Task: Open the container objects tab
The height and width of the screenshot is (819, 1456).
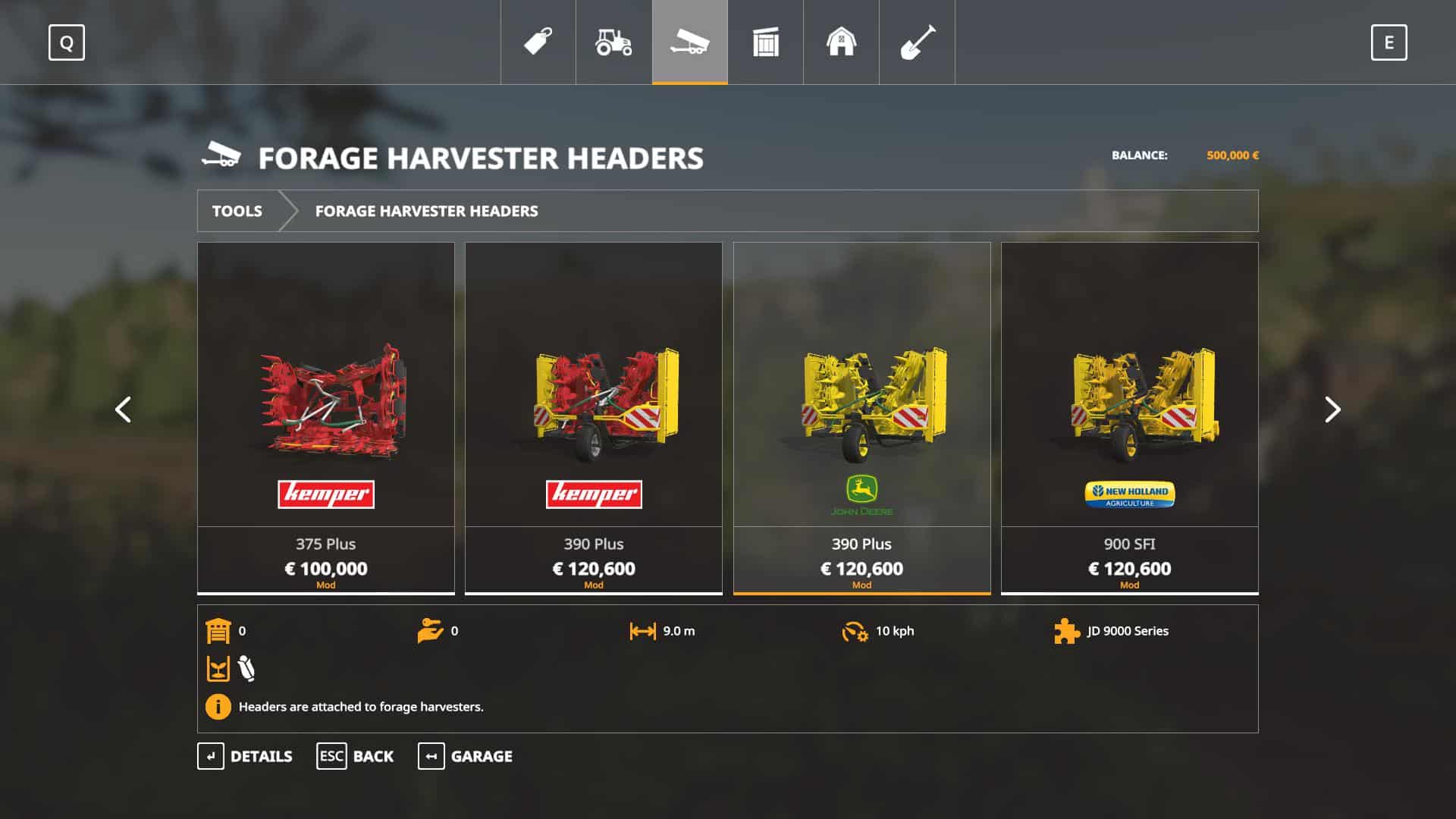Action: click(x=765, y=42)
